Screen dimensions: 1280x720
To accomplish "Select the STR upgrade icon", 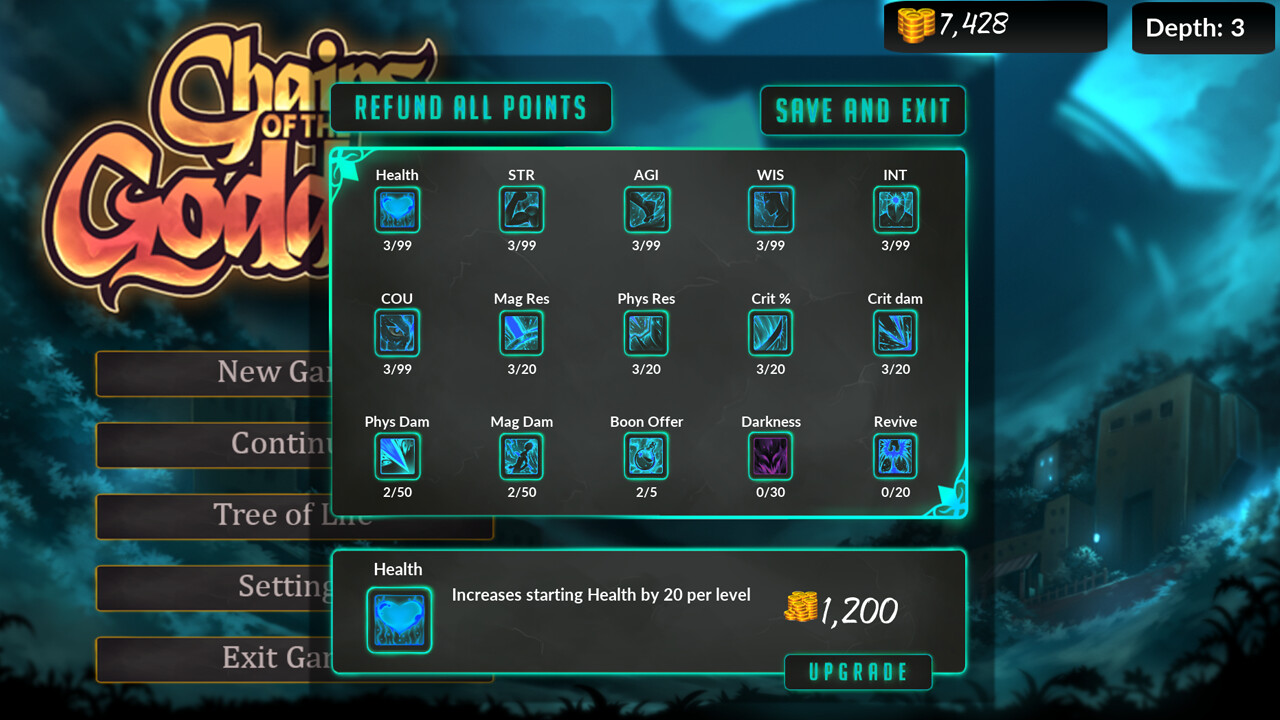I will (x=521, y=209).
